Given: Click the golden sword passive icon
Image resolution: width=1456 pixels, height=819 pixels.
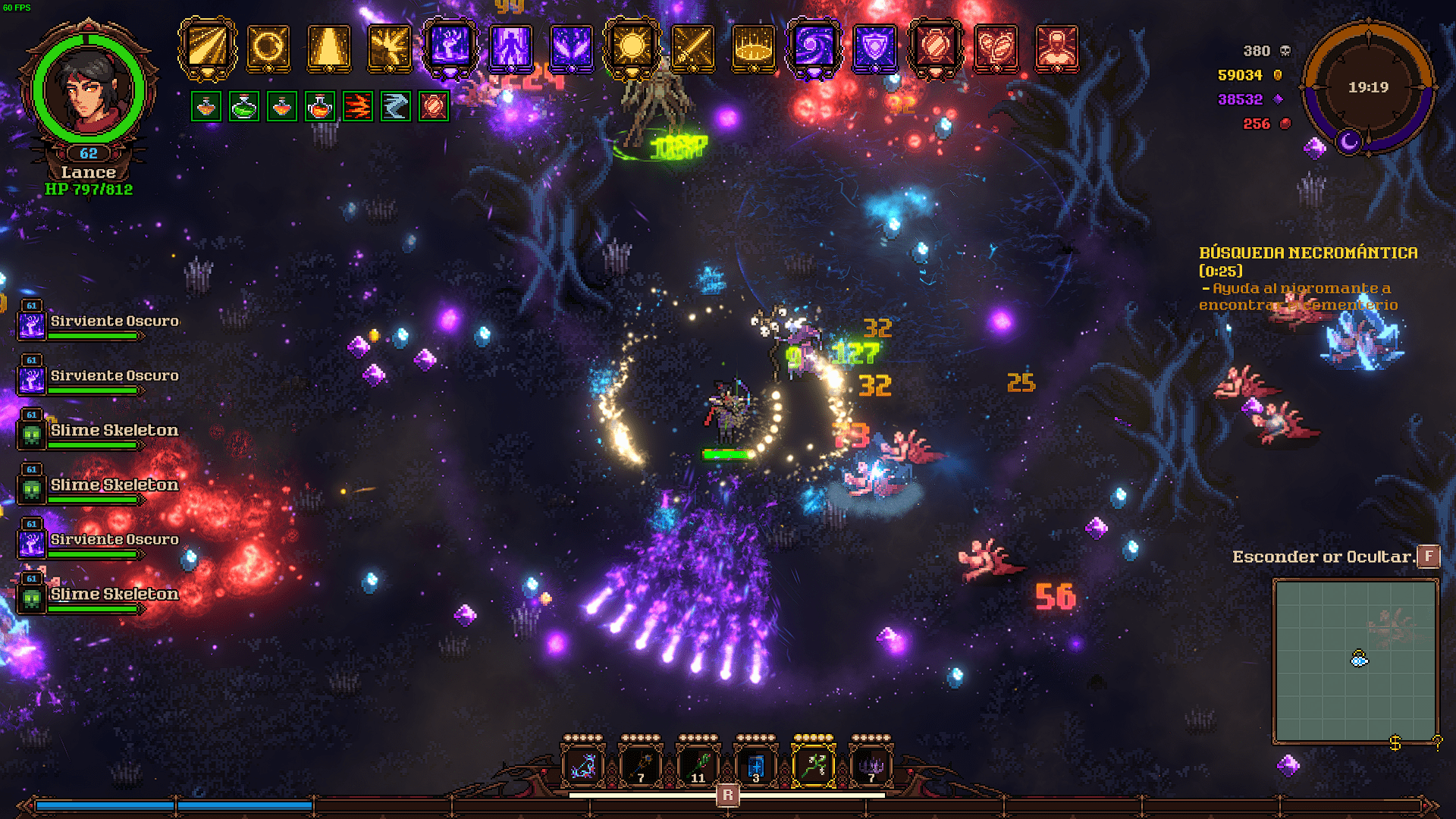Looking at the screenshot, I should pos(692,47).
